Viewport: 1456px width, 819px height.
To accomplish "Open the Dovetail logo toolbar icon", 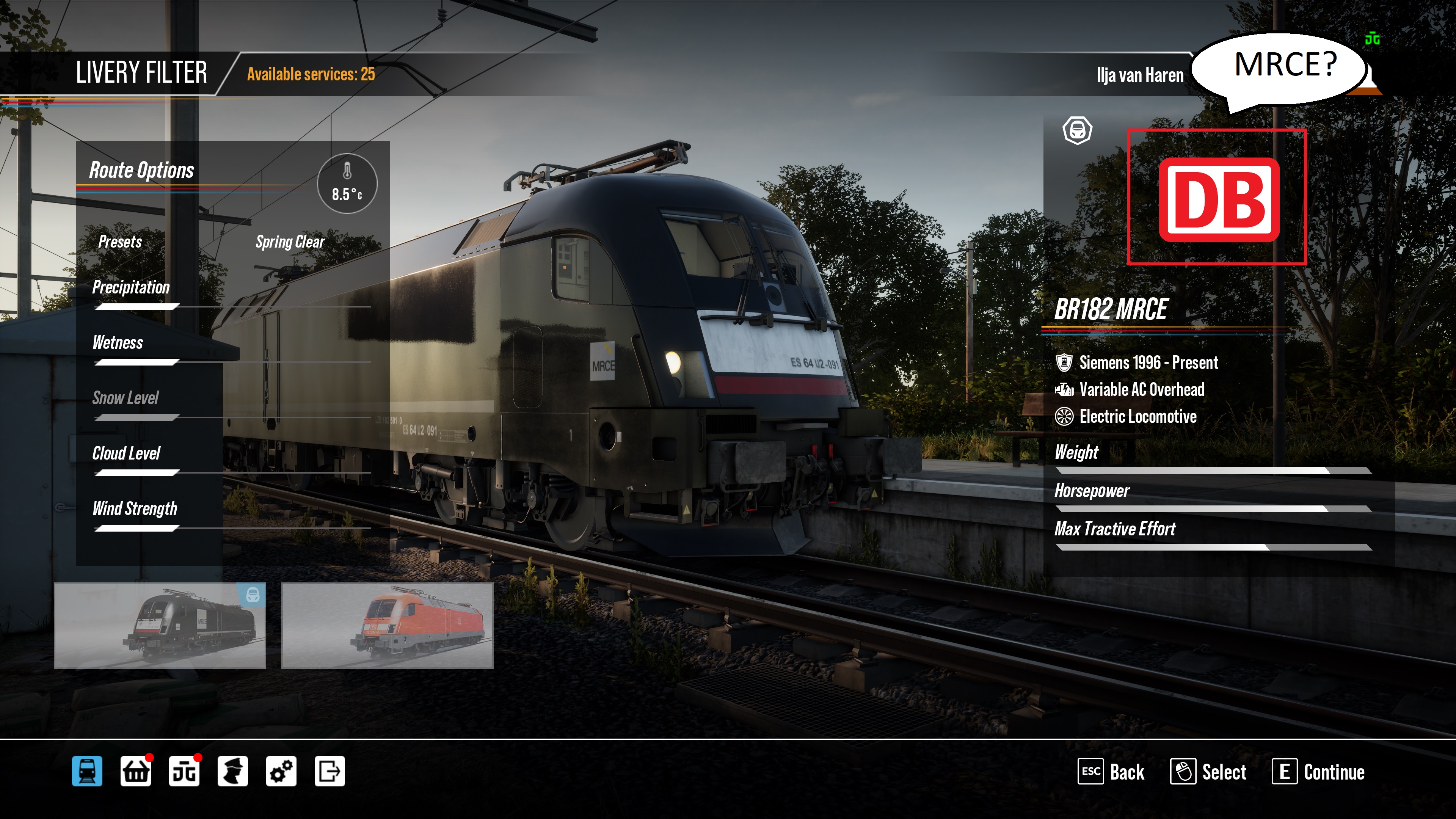I will (x=184, y=771).
